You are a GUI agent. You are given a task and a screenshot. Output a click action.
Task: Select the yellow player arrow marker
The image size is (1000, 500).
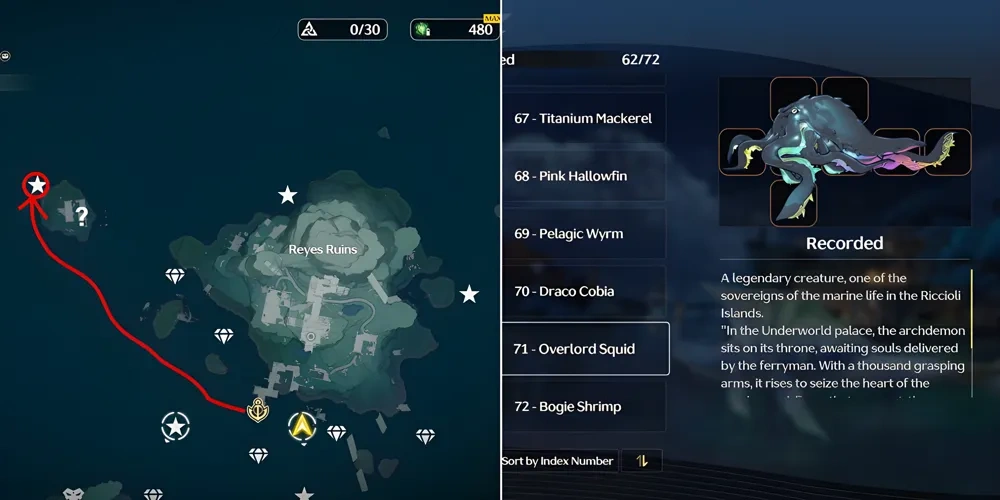click(x=300, y=428)
